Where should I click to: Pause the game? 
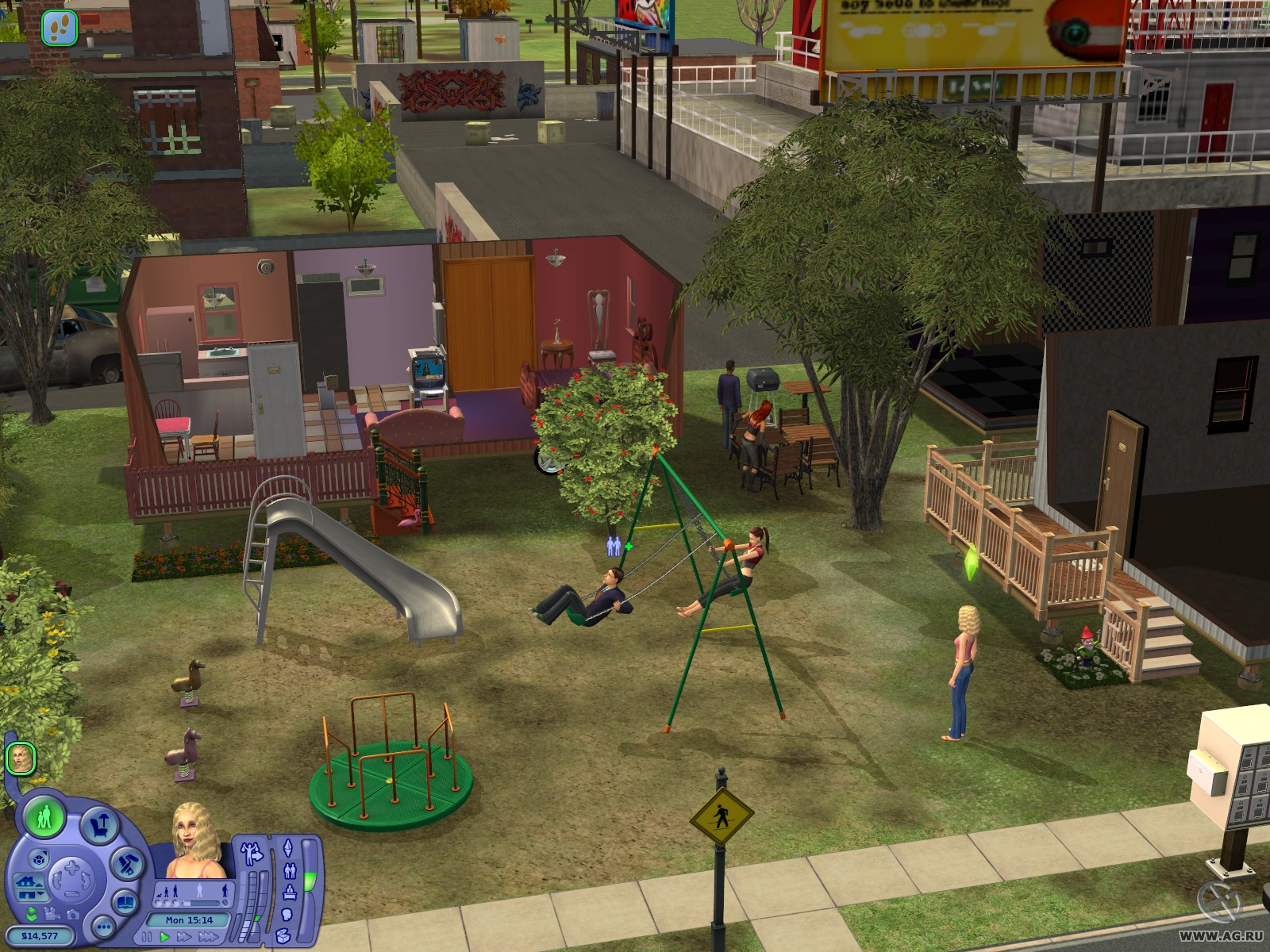tap(148, 937)
